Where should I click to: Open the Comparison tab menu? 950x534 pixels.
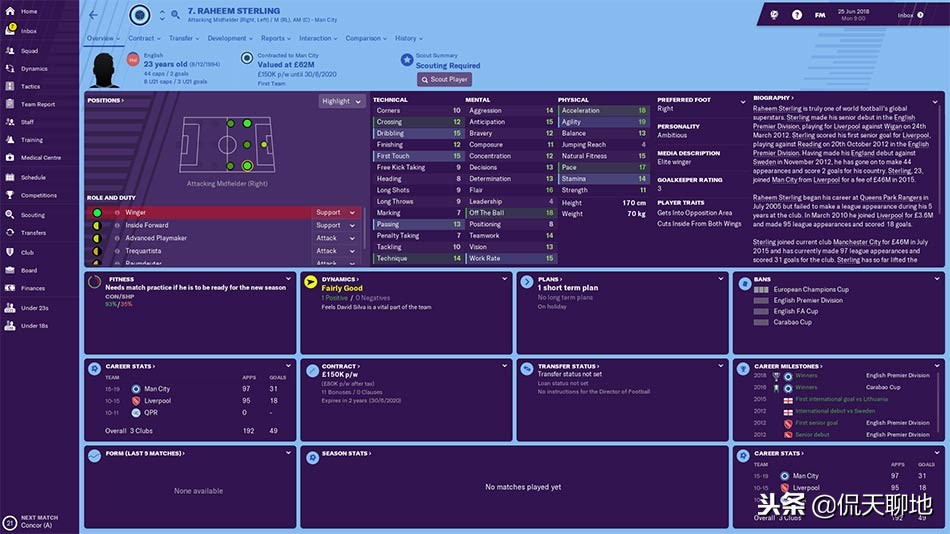366,39
